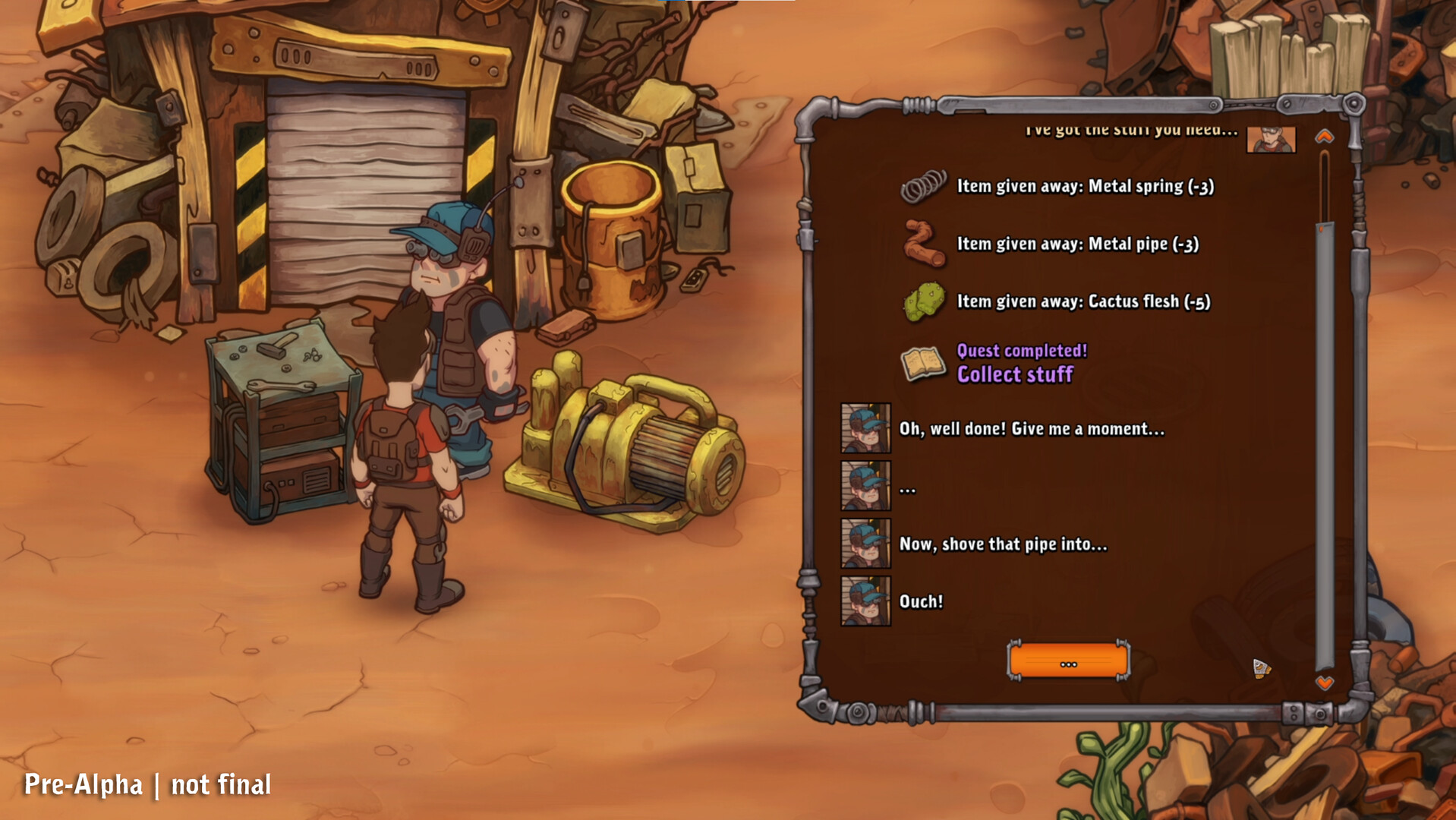Click the purple "Collect stuff" quest text
The width and height of the screenshot is (1456, 820).
[1015, 374]
